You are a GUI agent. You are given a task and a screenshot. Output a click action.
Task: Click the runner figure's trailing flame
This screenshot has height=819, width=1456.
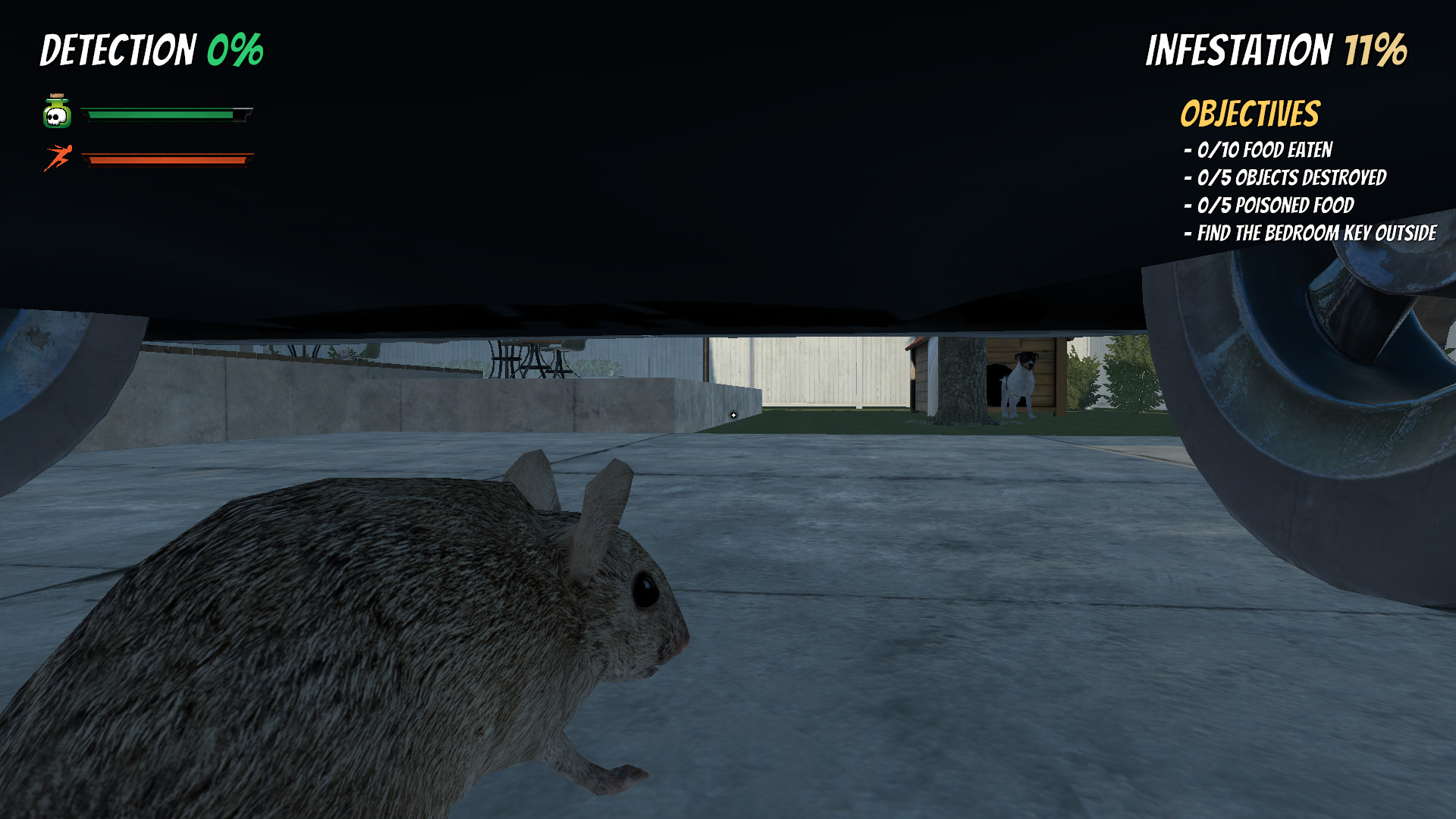point(47,168)
